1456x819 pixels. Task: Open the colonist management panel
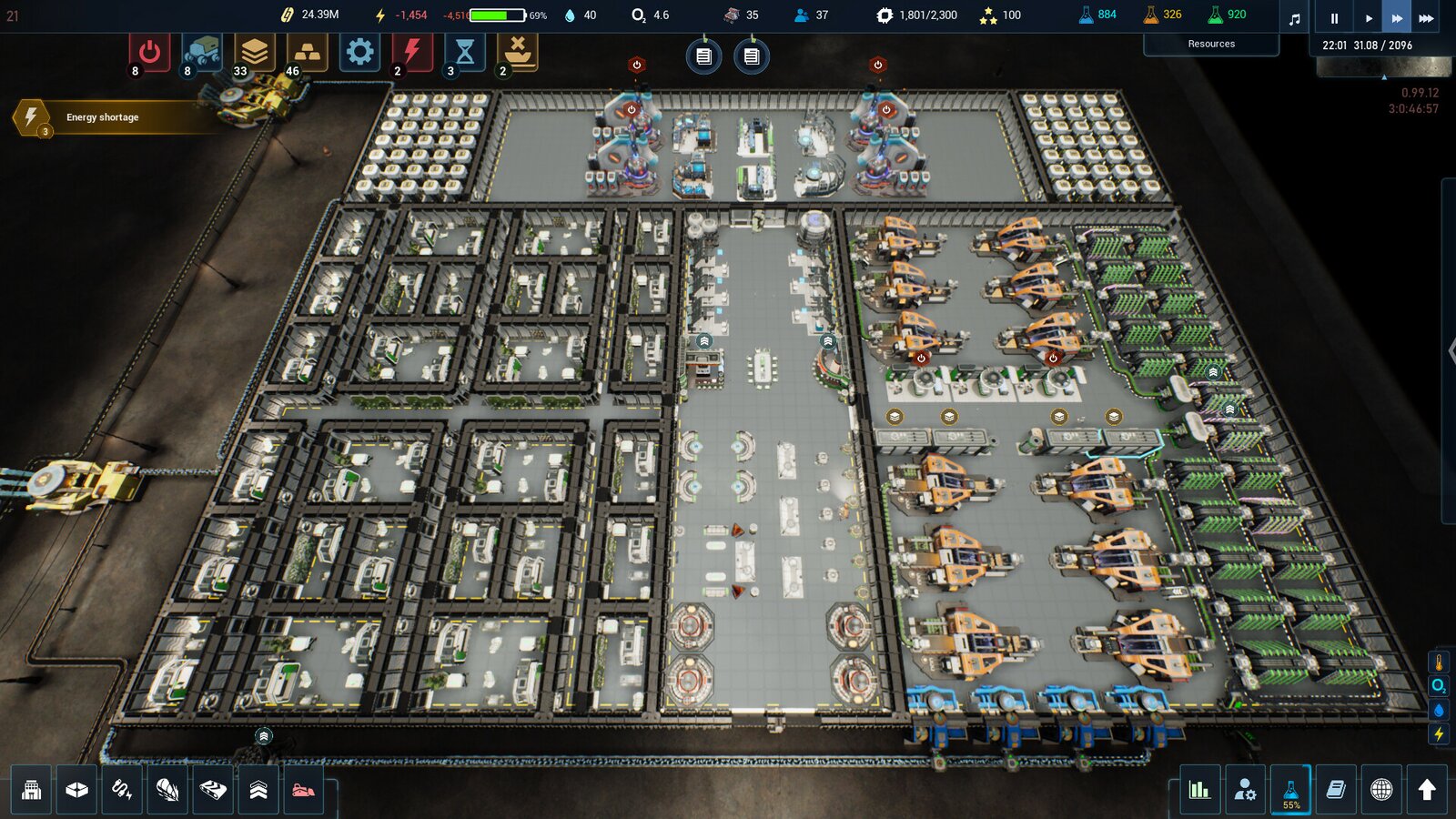click(x=1245, y=789)
